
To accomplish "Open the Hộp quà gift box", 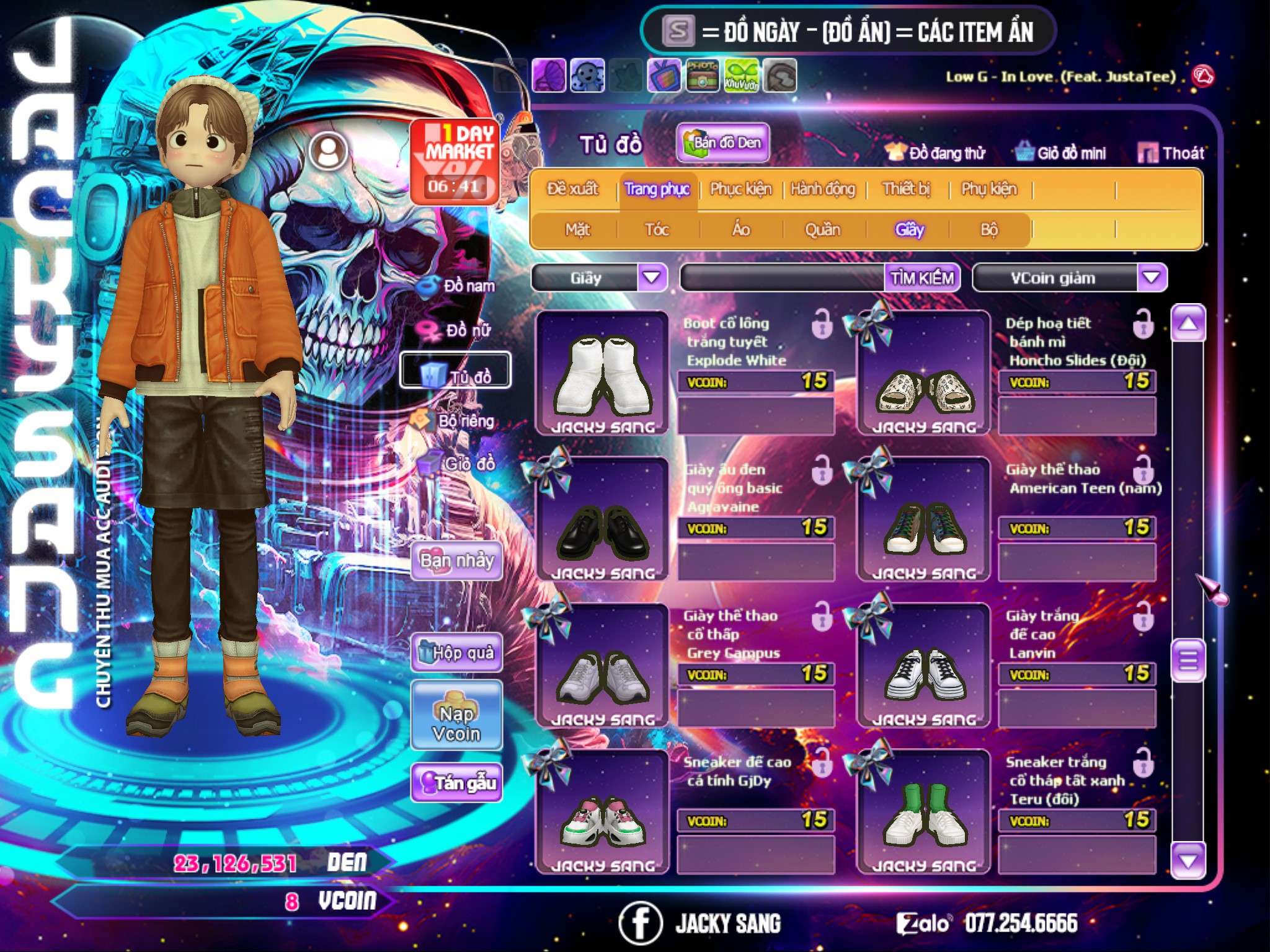I will click(x=457, y=653).
